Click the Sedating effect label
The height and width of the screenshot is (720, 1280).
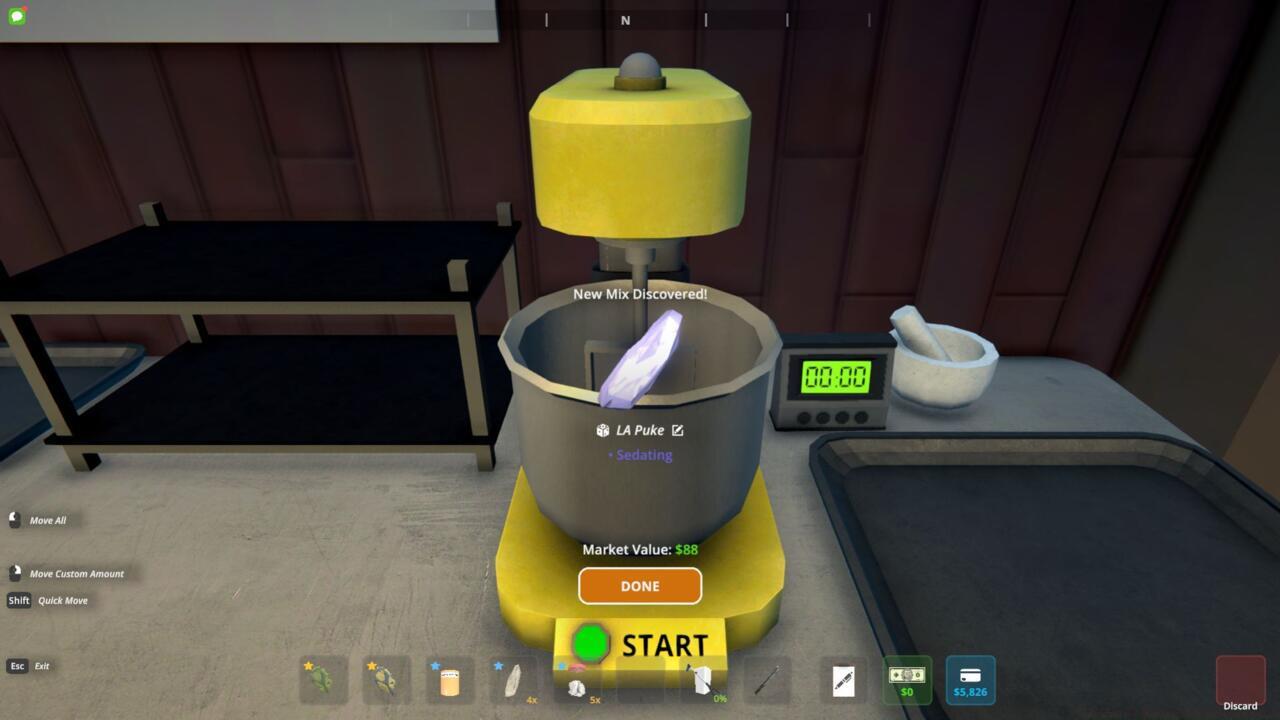[640, 455]
